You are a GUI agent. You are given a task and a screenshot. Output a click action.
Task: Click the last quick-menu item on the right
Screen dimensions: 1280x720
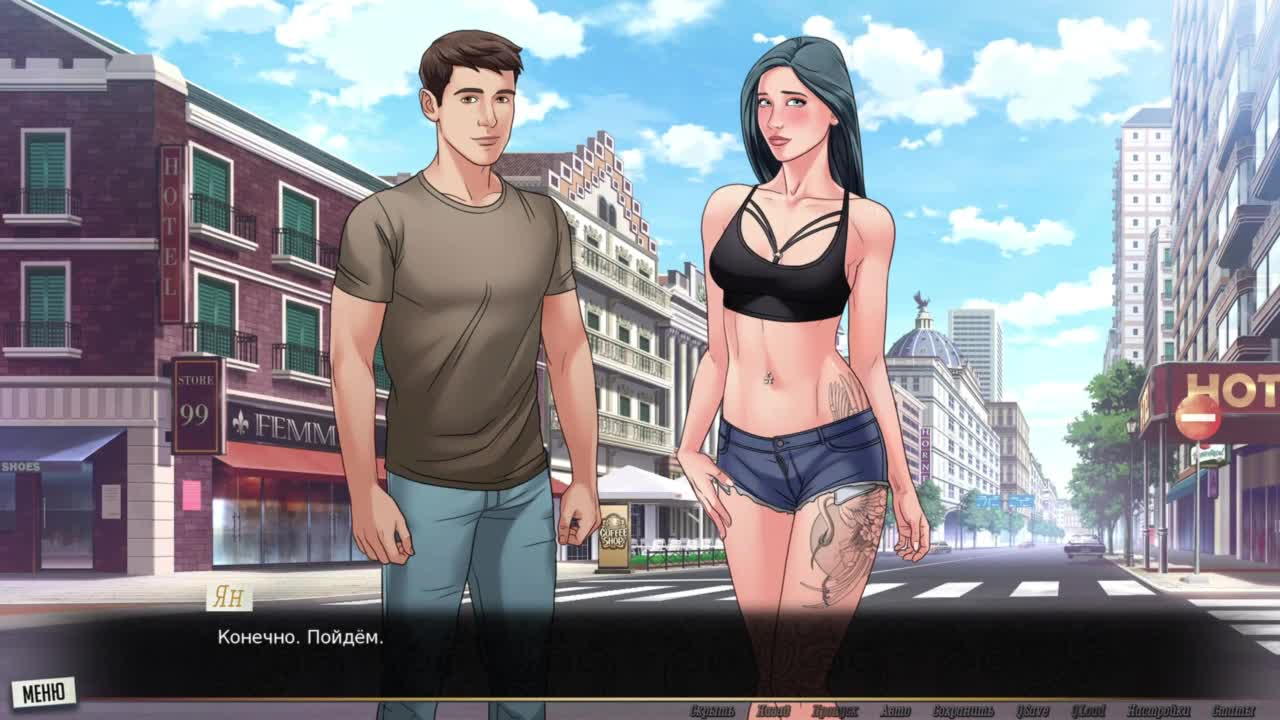(1233, 711)
